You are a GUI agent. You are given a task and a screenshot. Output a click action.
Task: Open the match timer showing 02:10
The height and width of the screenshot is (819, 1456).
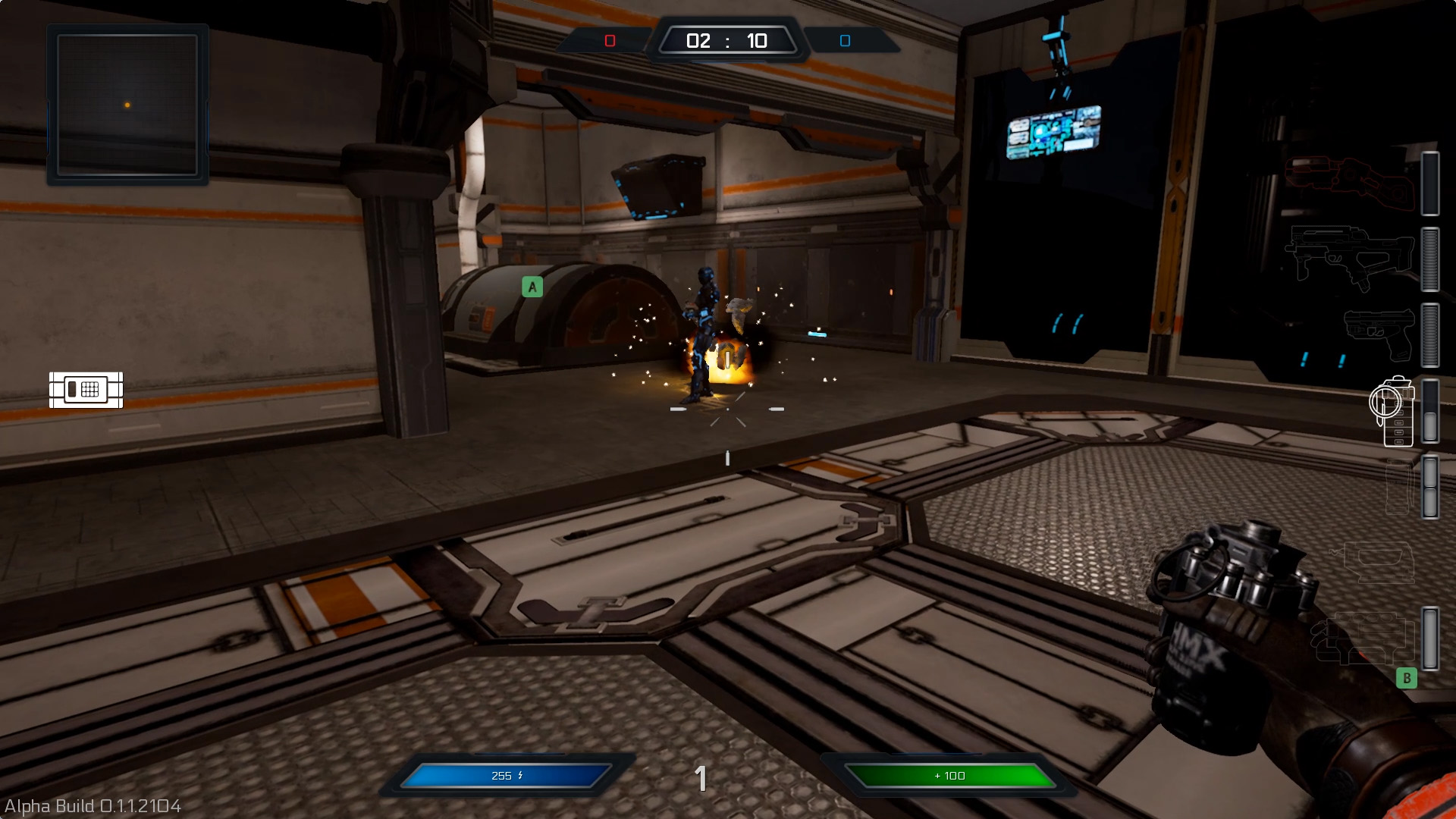coord(728,40)
